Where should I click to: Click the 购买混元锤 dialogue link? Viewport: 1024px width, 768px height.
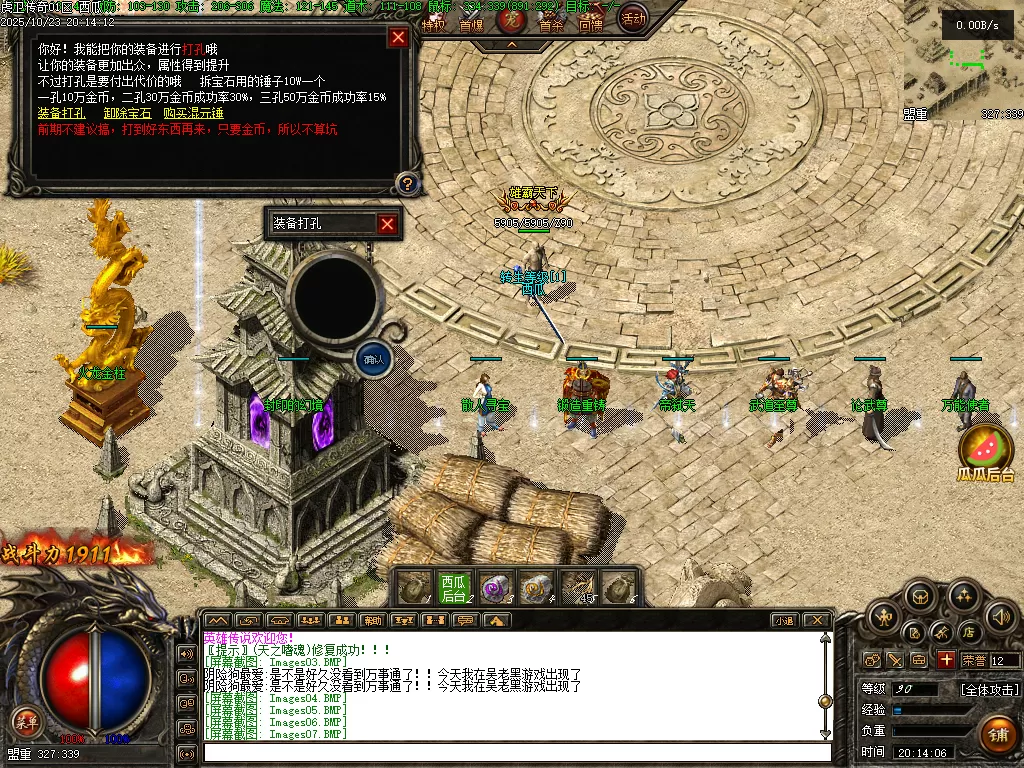coord(193,113)
